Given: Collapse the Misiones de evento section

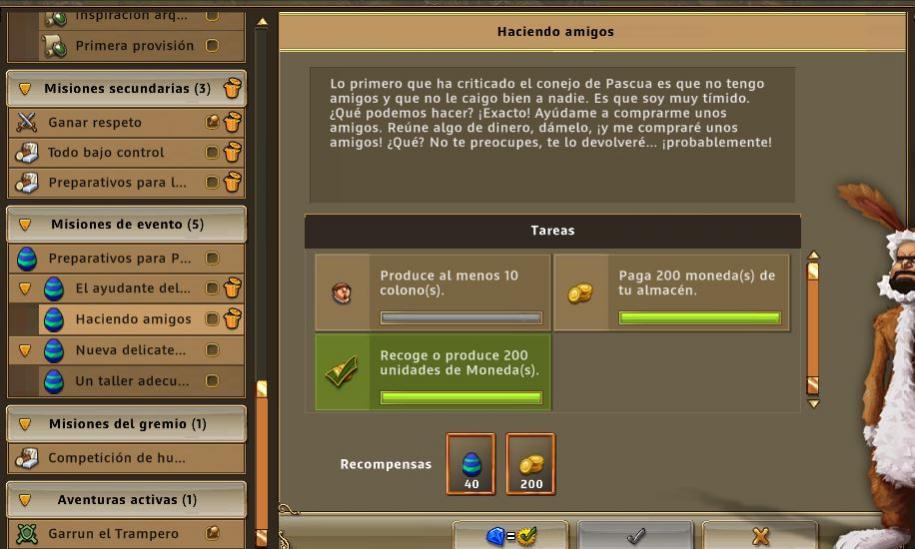Looking at the screenshot, I should pyautogui.click(x=25, y=225).
